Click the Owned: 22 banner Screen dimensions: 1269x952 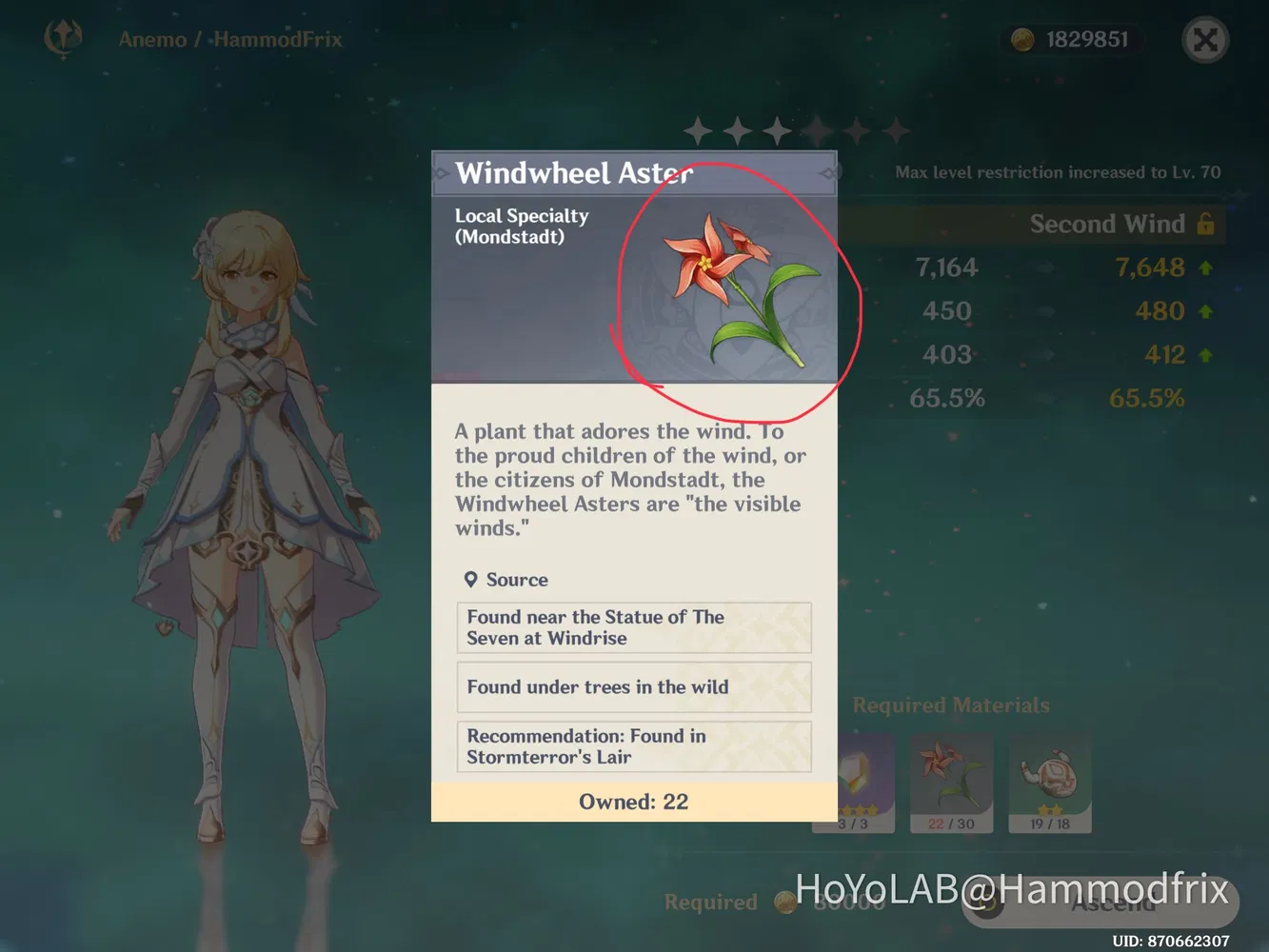click(x=633, y=802)
